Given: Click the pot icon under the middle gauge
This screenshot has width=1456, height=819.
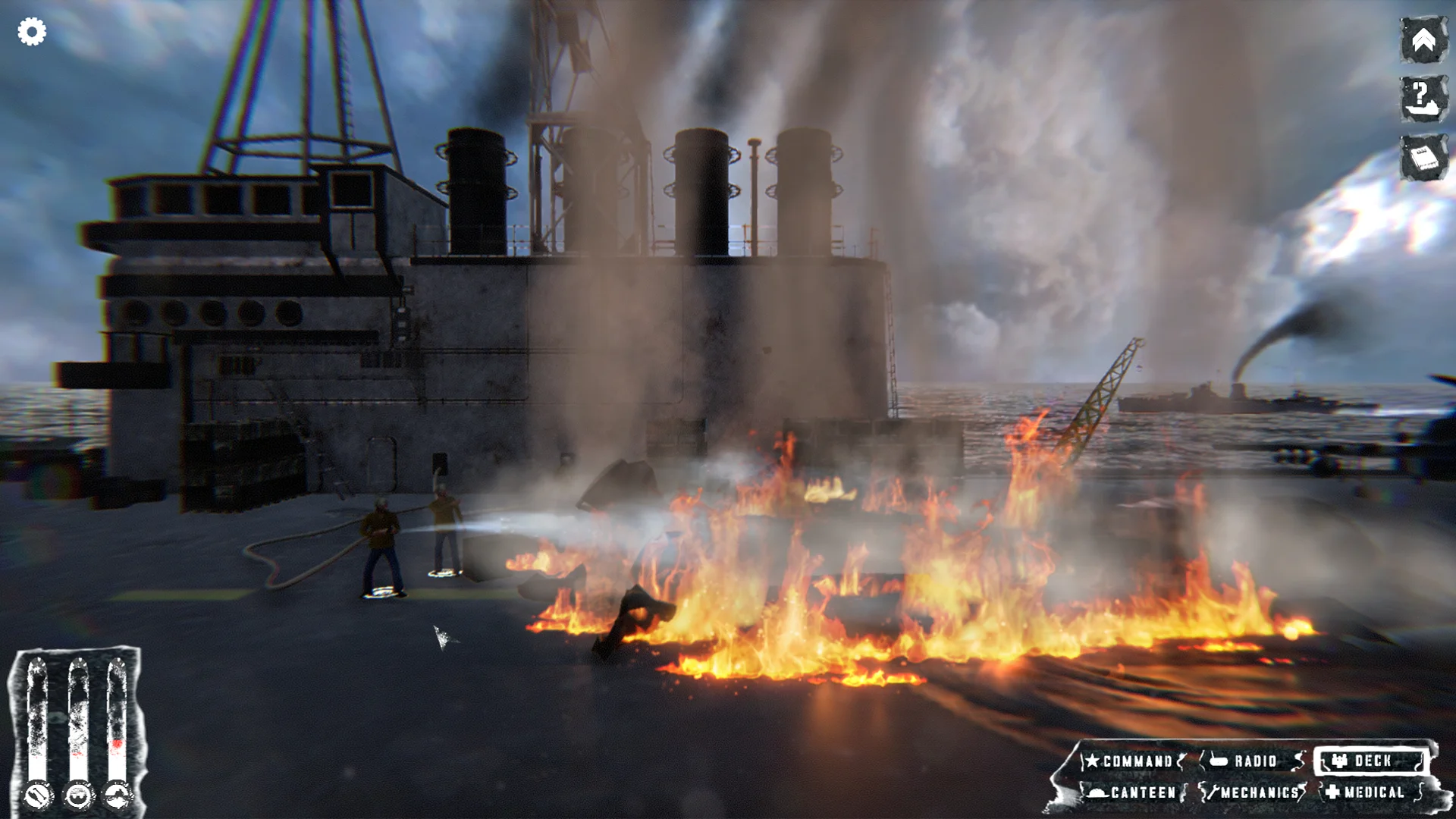Looking at the screenshot, I should point(79,795).
